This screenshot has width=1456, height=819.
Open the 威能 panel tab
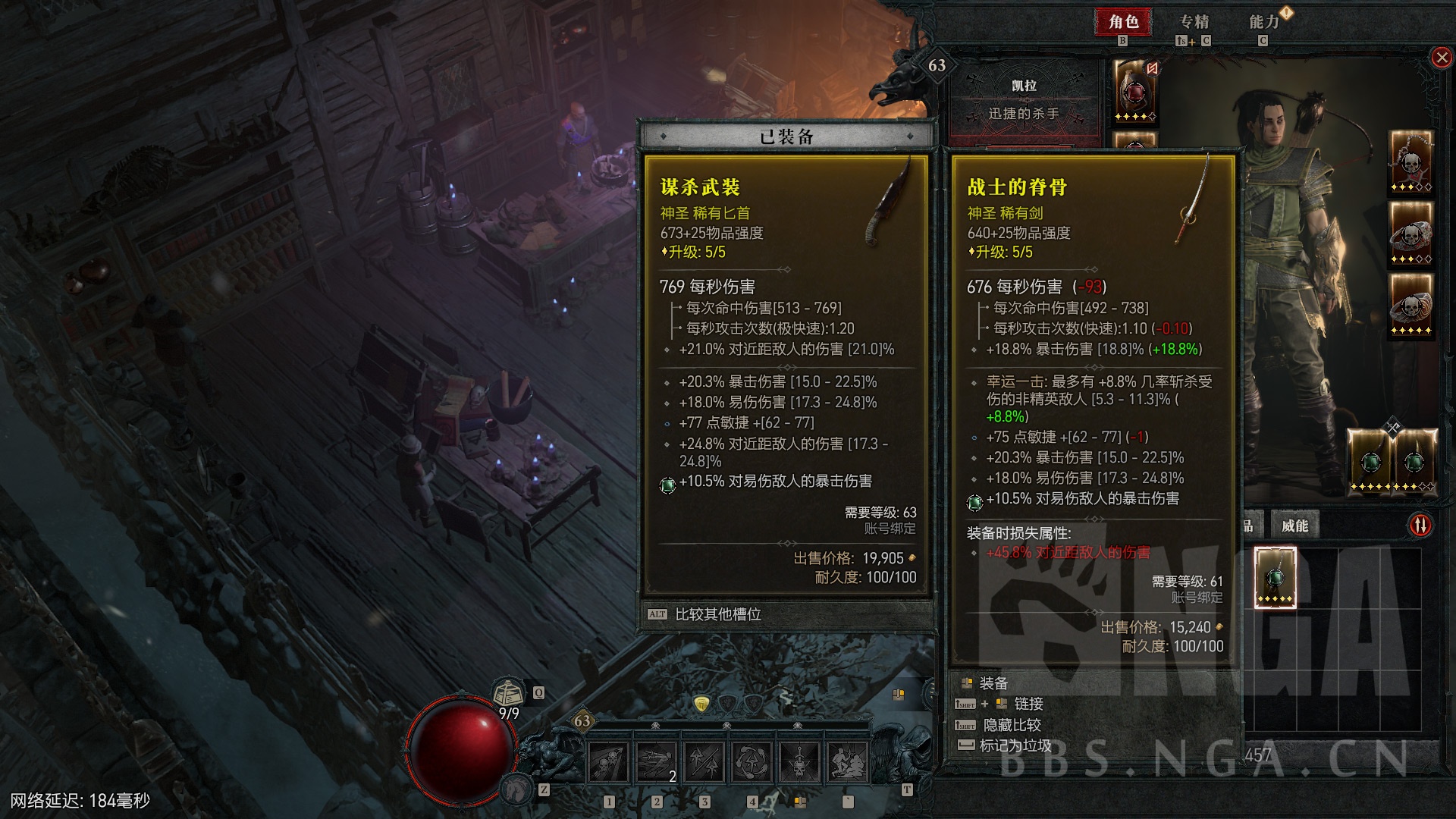coord(1294,526)
